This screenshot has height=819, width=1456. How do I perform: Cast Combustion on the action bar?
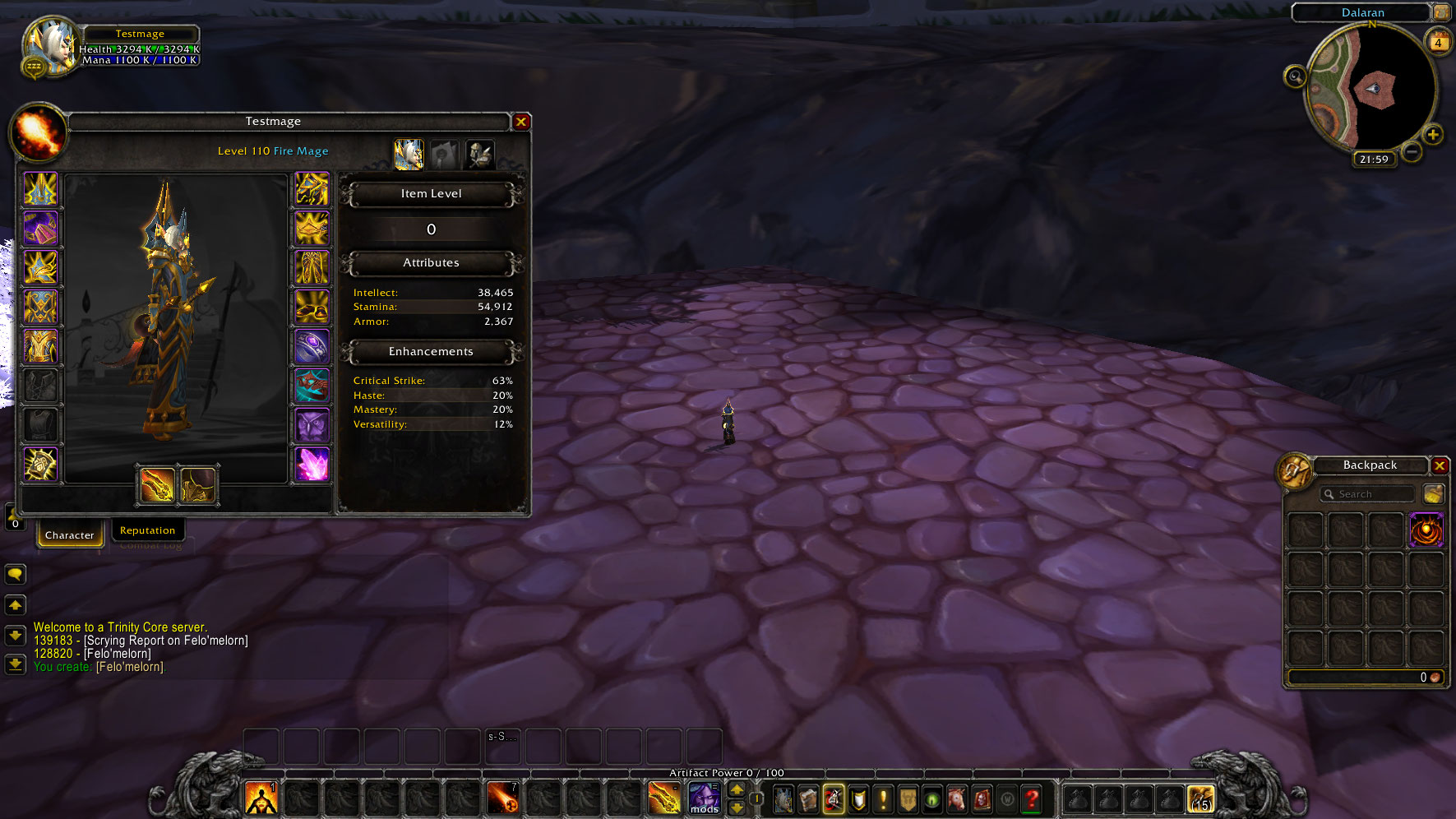click(261, 798)
